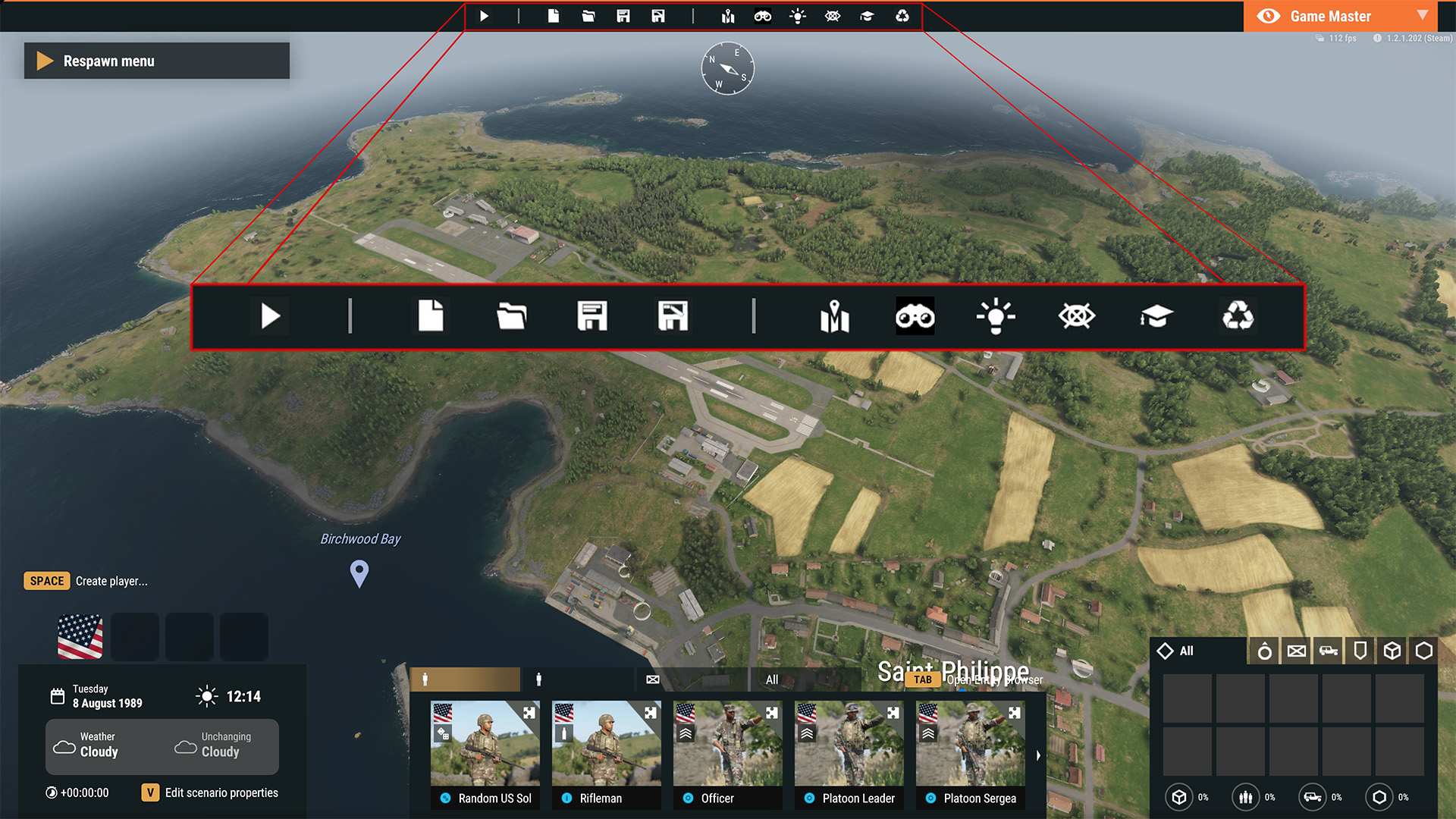Open the Respawn menu
The width and height of the screenshot is (1456, 819).
[x=156, y=61]
